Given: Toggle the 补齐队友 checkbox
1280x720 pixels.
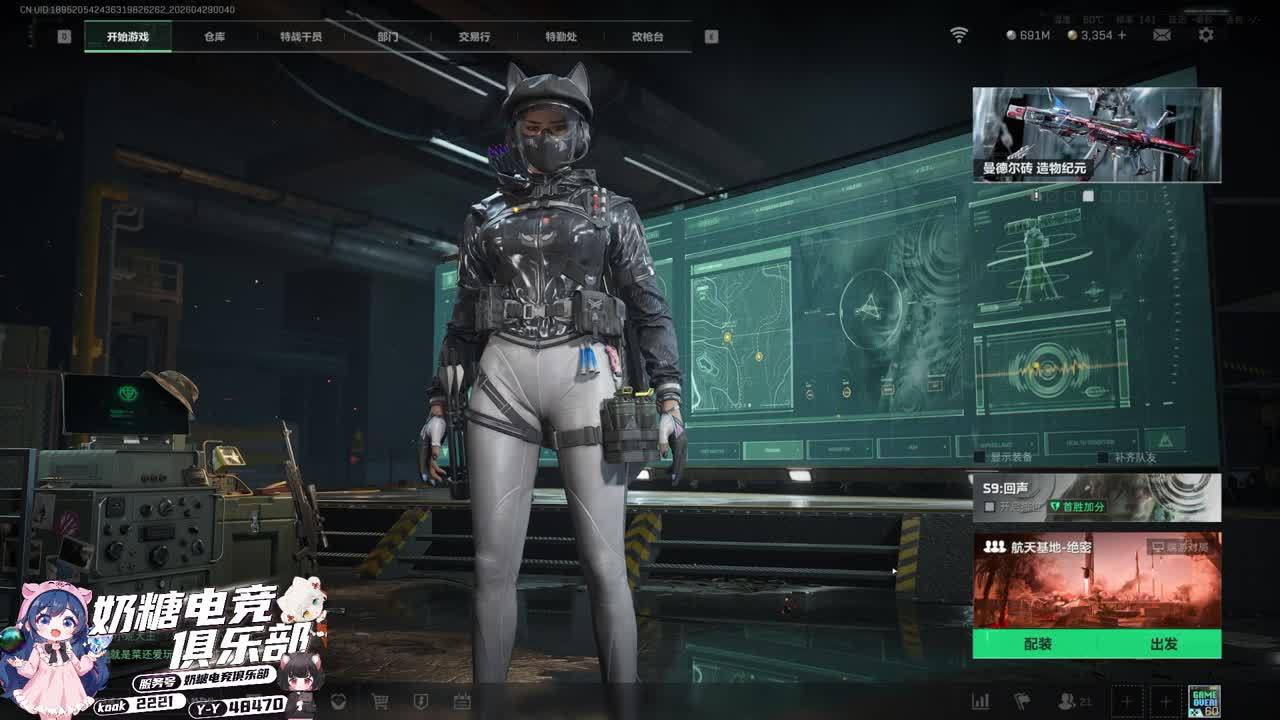Looking at the screenshot, I should [1103, 457].
